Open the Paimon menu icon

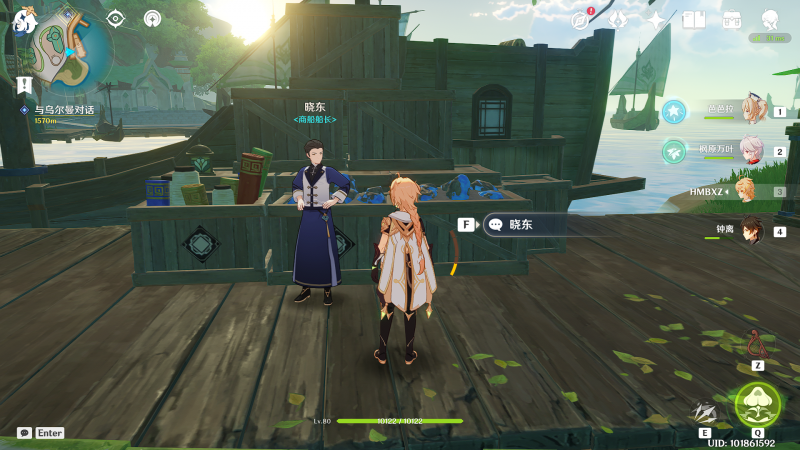pyautogui.click(x=23, y=20)
